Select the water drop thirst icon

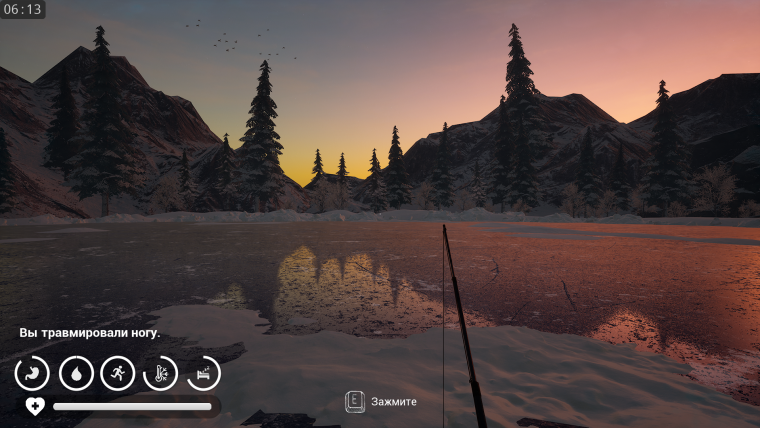(75, 373)
